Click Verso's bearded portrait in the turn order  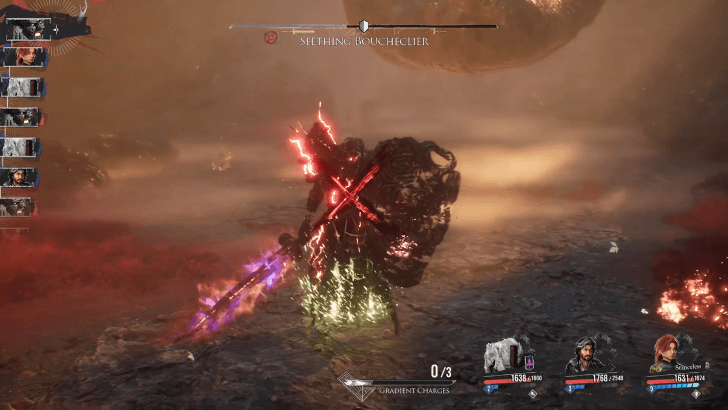pos(21,177)
